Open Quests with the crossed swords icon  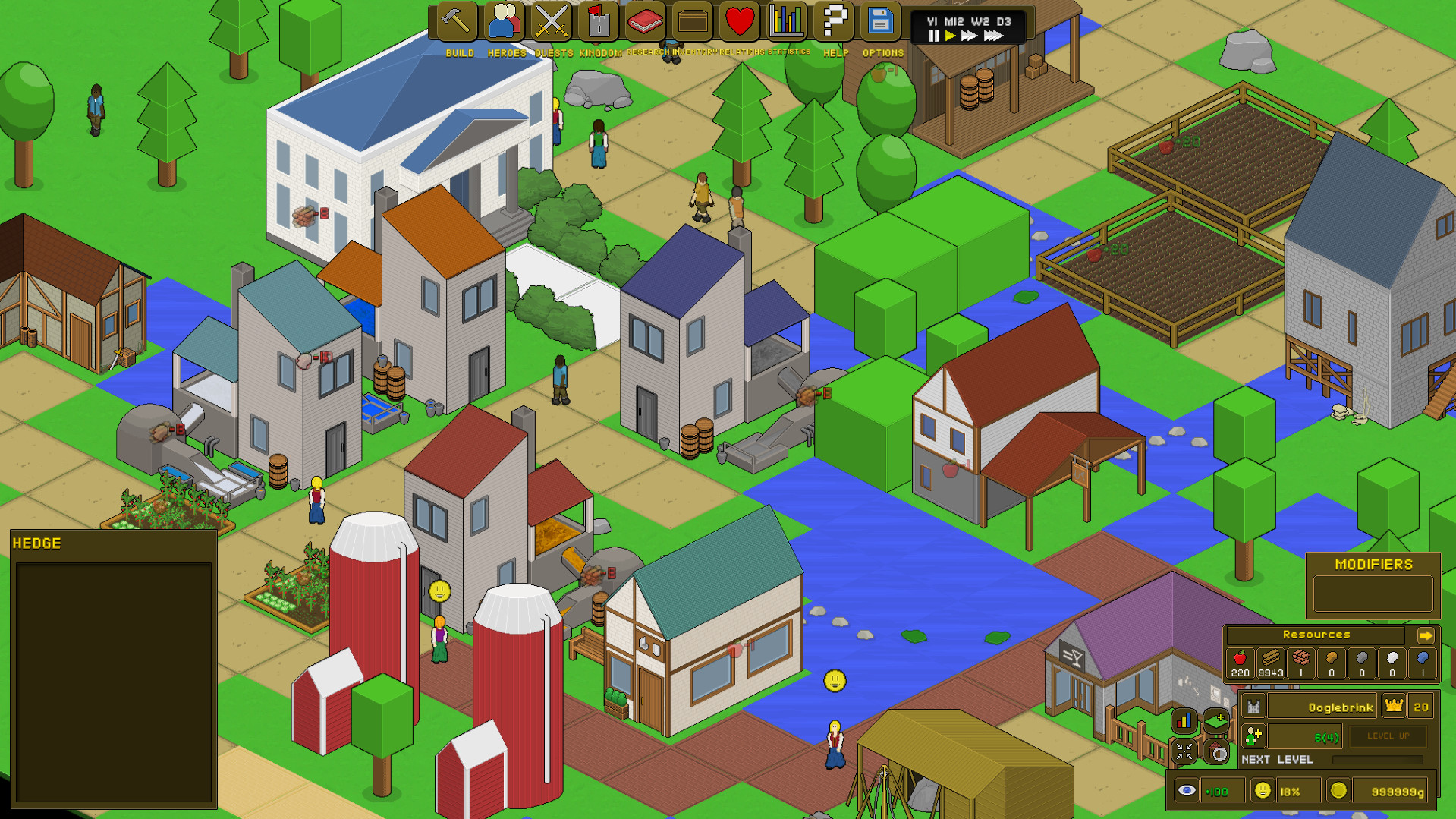551,22
